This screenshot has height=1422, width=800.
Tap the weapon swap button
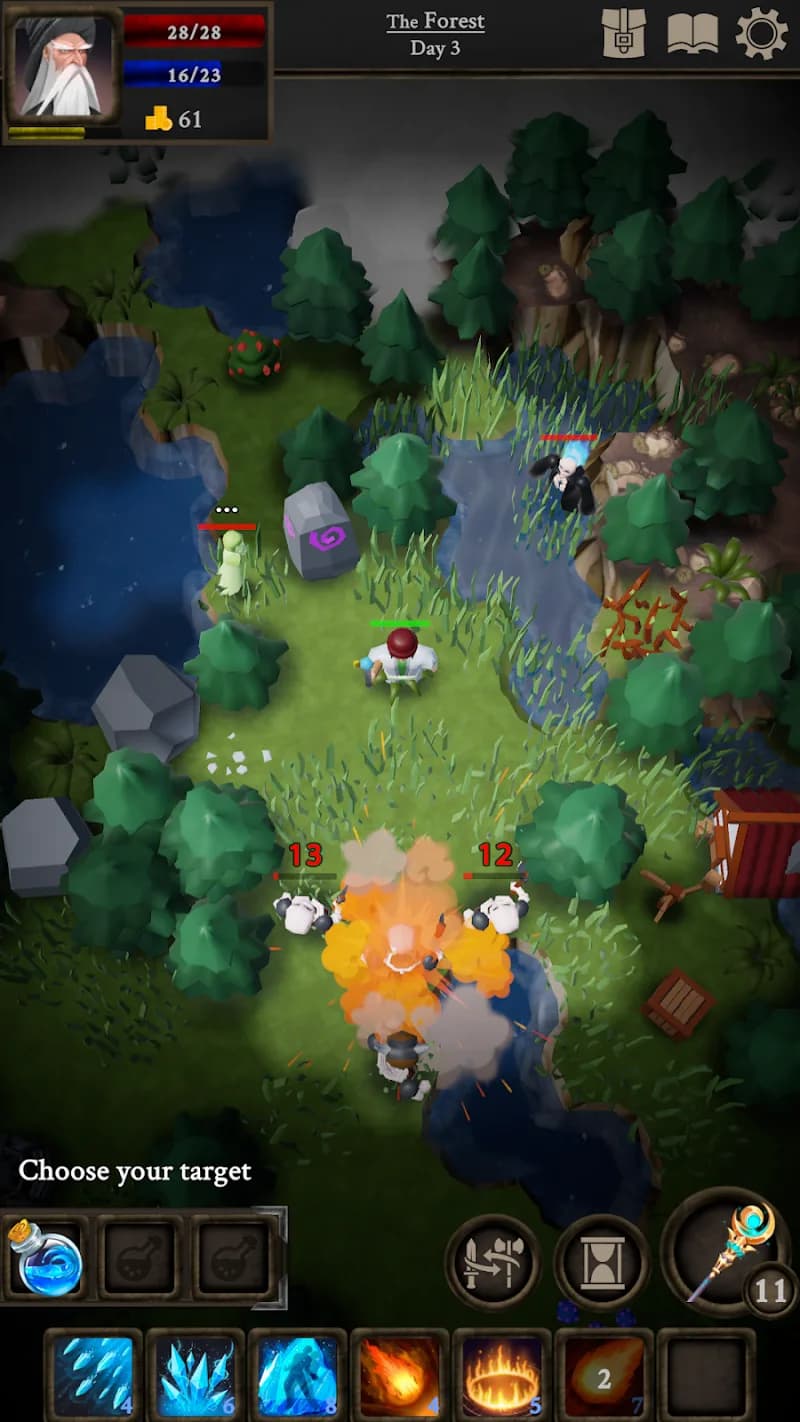(x=493, y=1262)
